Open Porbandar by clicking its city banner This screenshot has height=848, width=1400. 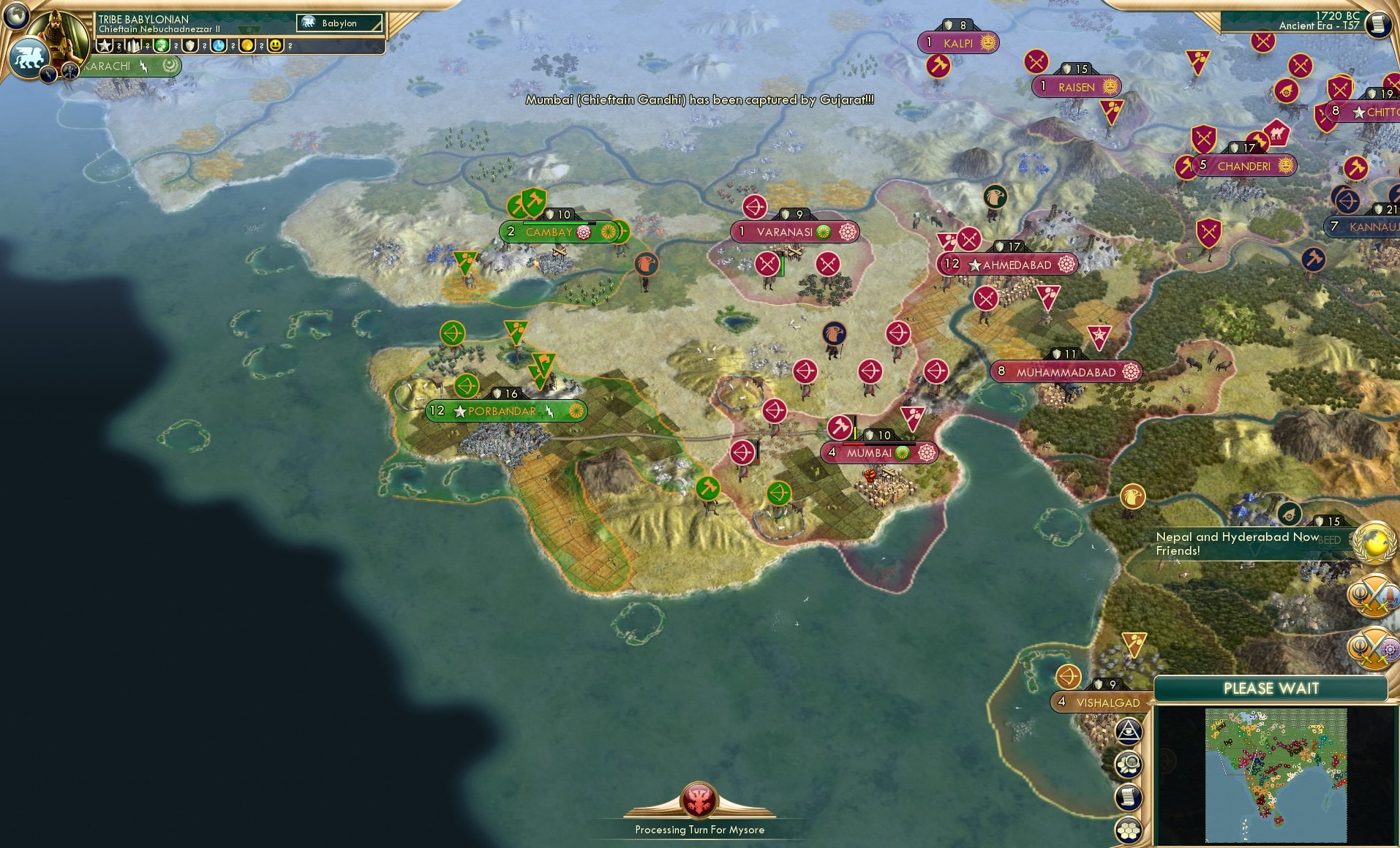point(505,411)
